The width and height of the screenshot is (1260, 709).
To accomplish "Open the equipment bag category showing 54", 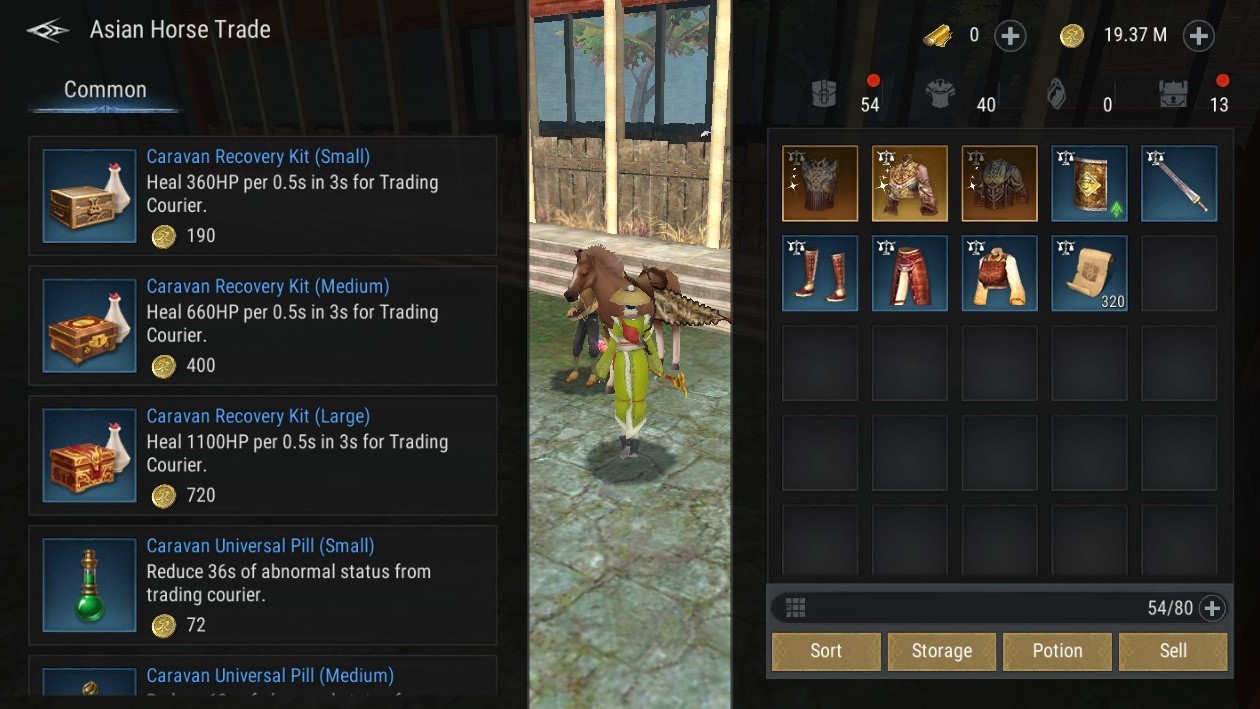I will point(825,95).
